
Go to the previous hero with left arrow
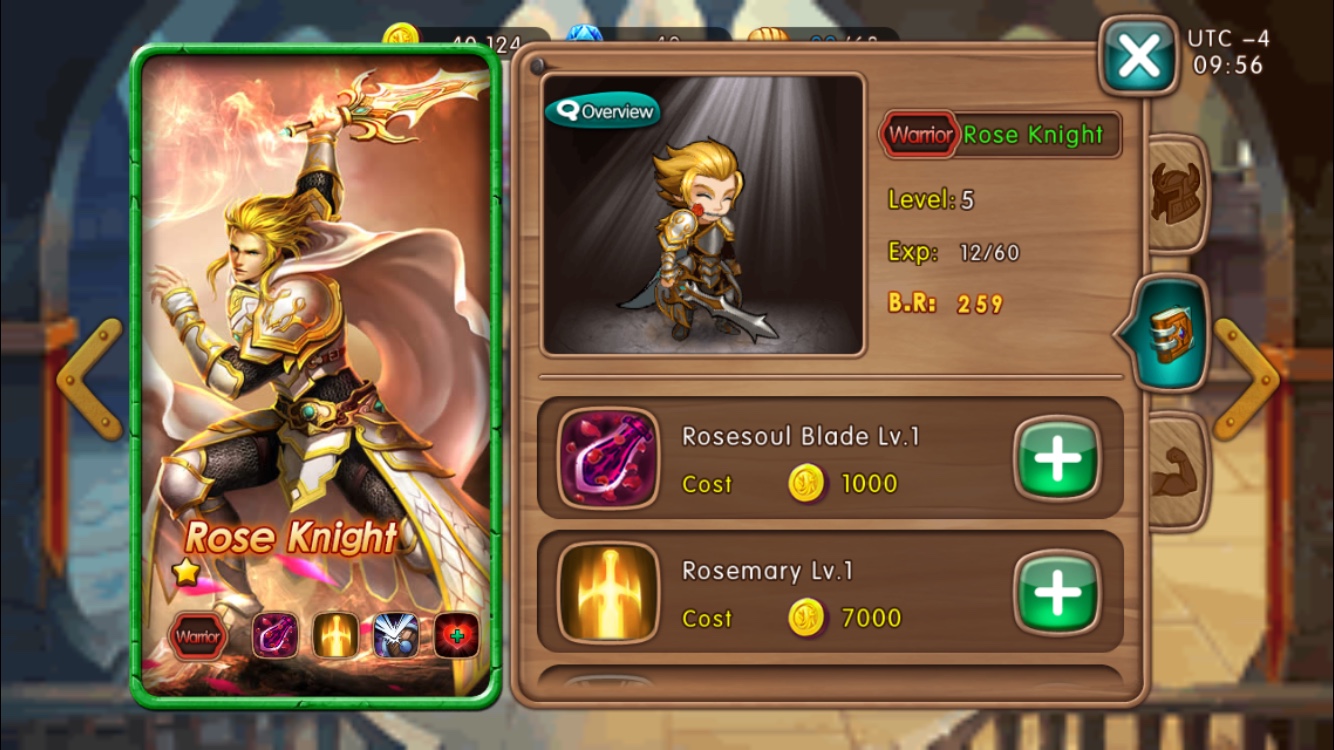click(x=90, y=379)
